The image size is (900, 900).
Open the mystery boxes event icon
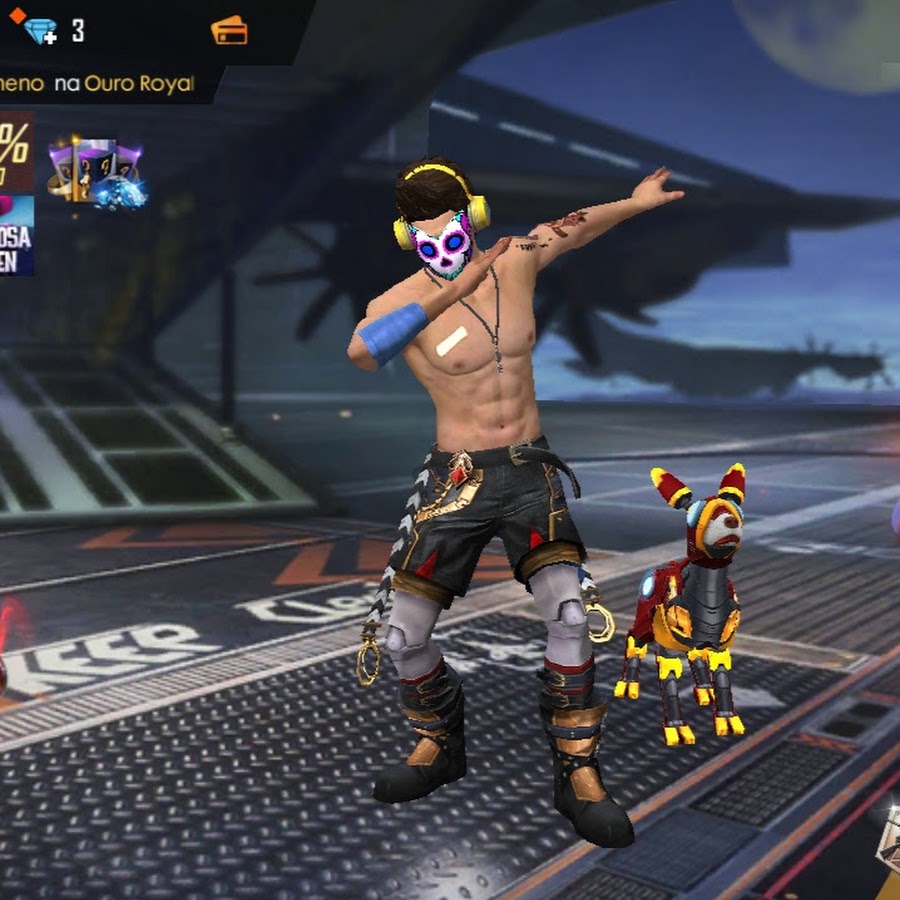coord(96,172)
